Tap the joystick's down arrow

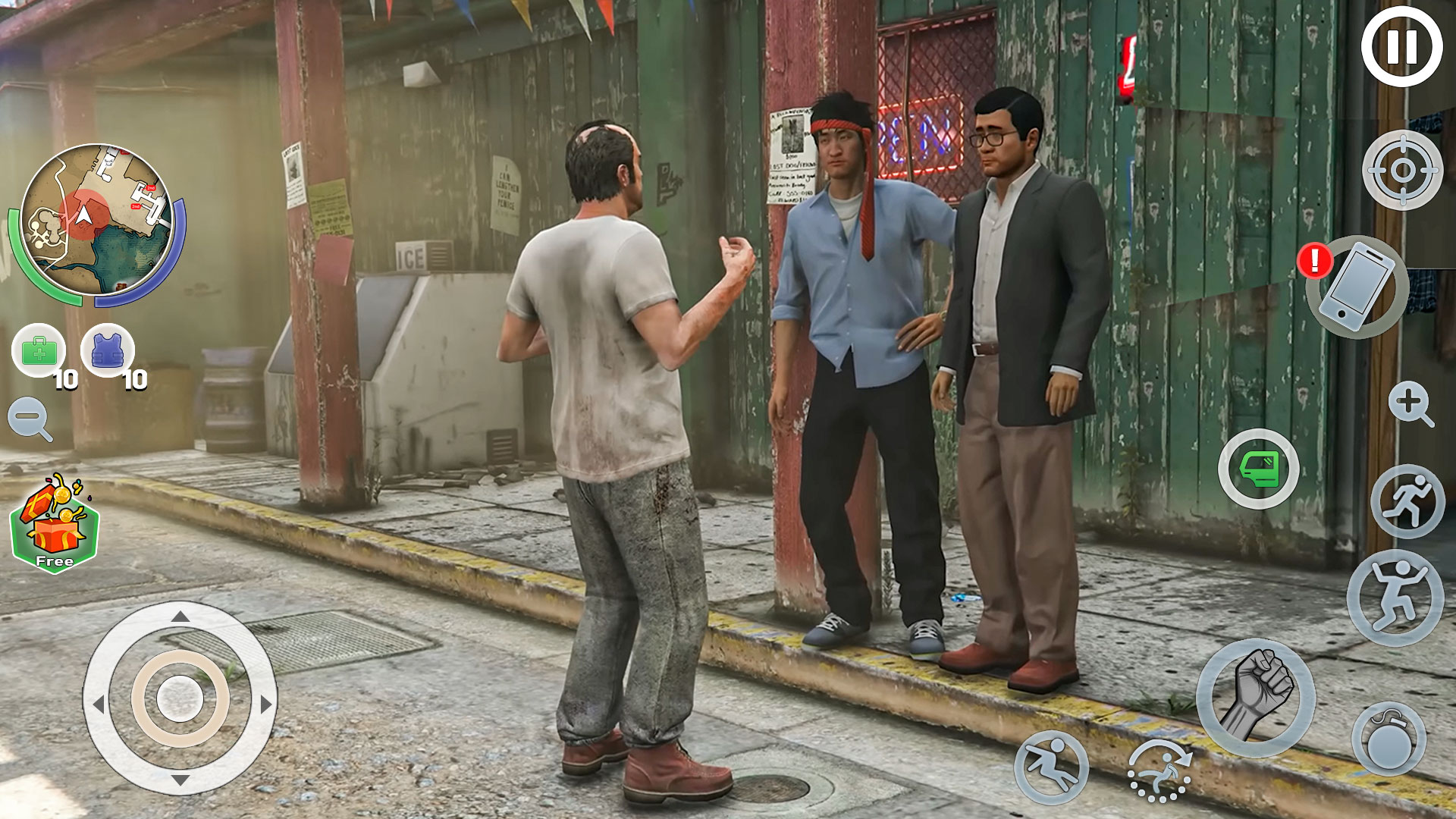(180, 780)
